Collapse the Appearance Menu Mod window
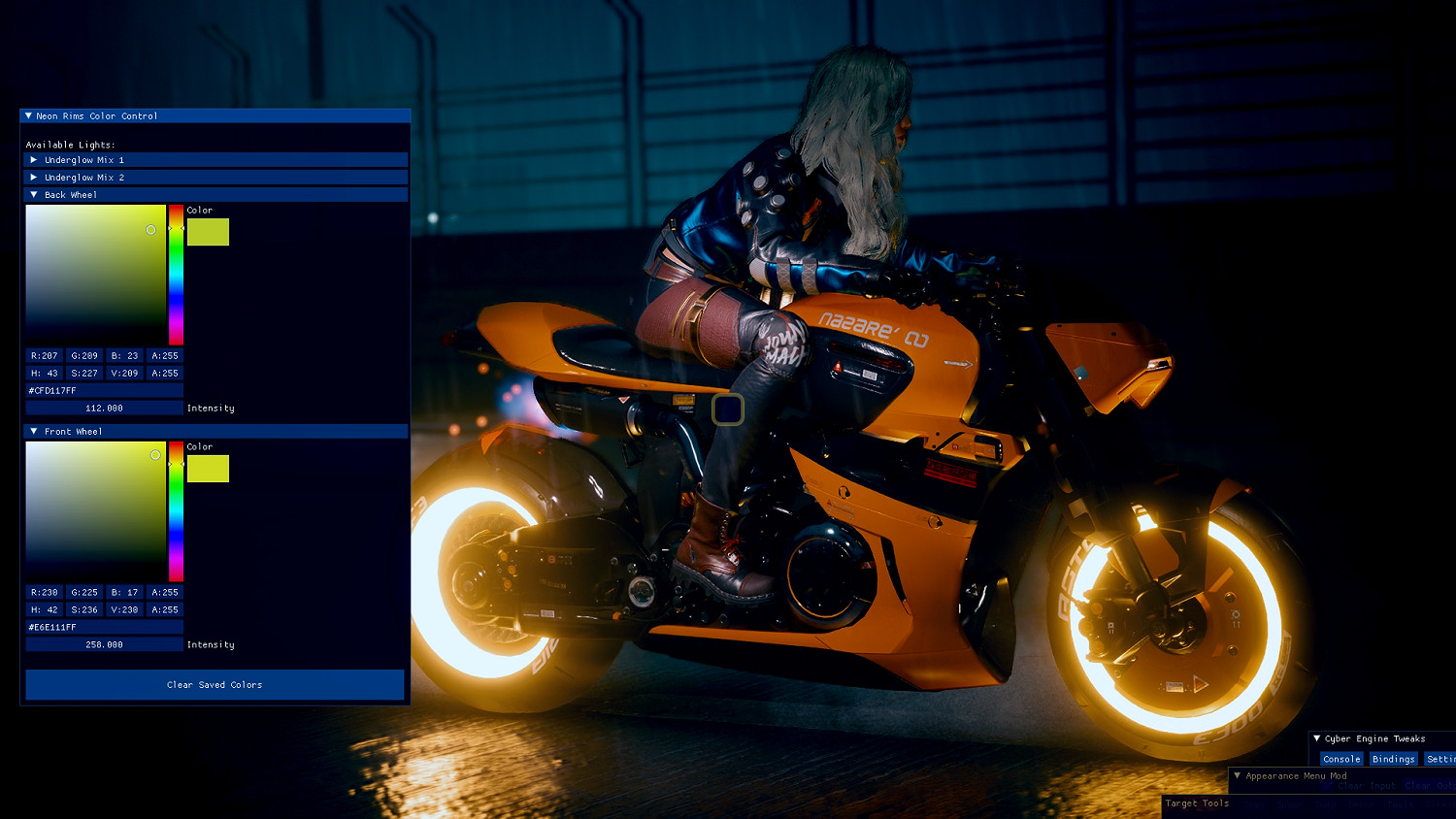This screenshot has height=819, width=1456. click(1237, 775)
